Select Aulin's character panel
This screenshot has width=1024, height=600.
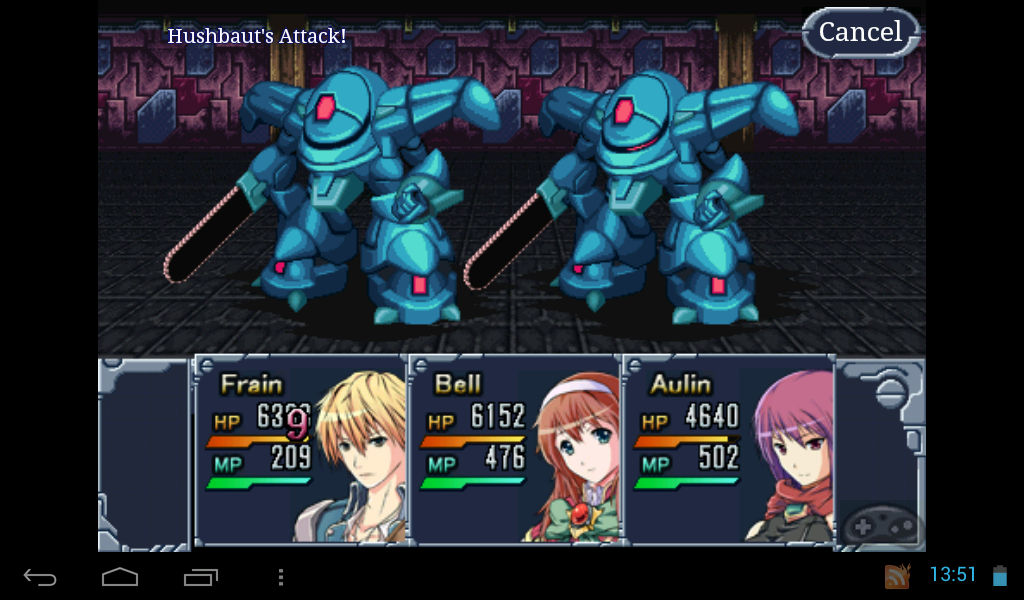click(729, 450)
